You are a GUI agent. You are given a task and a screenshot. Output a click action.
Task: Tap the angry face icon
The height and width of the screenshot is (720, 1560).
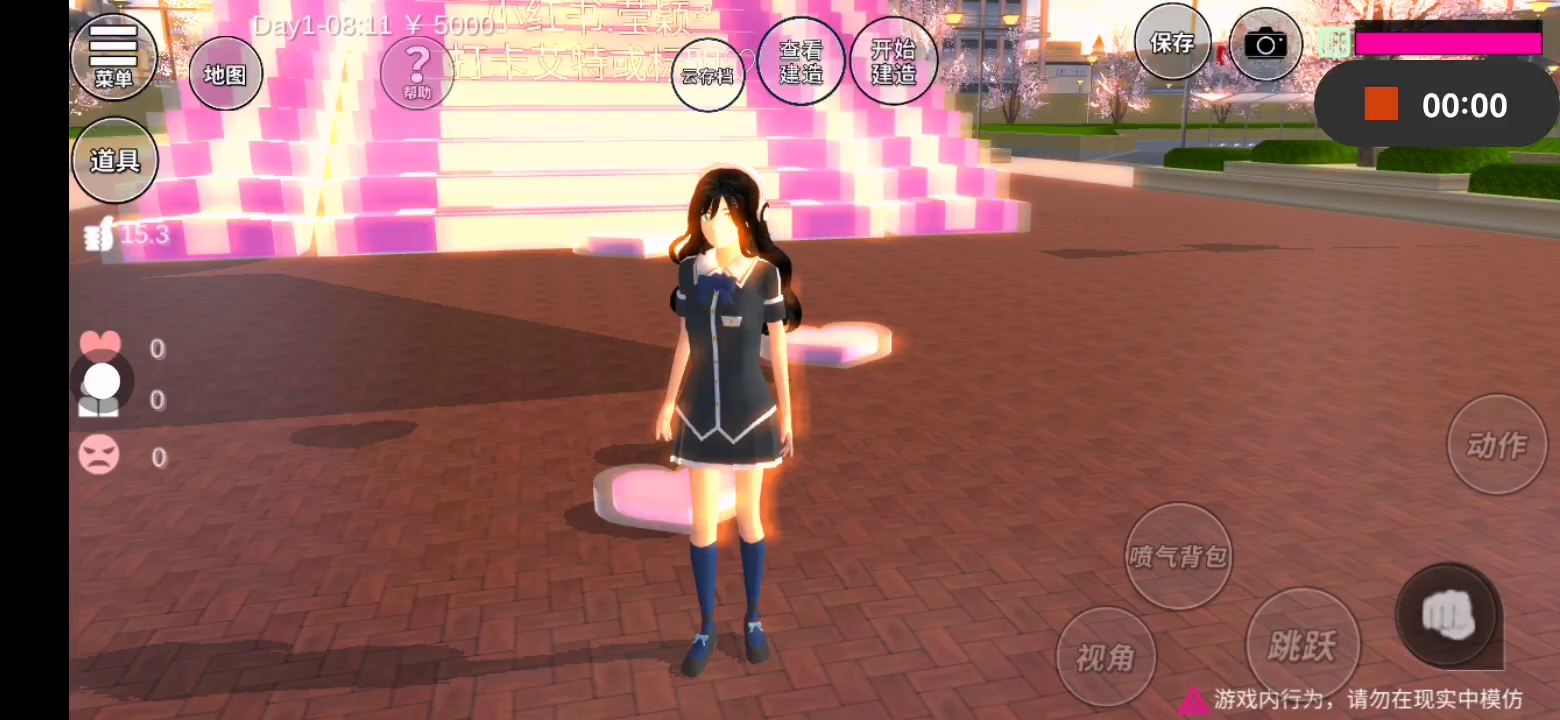(x=99, y=456)
